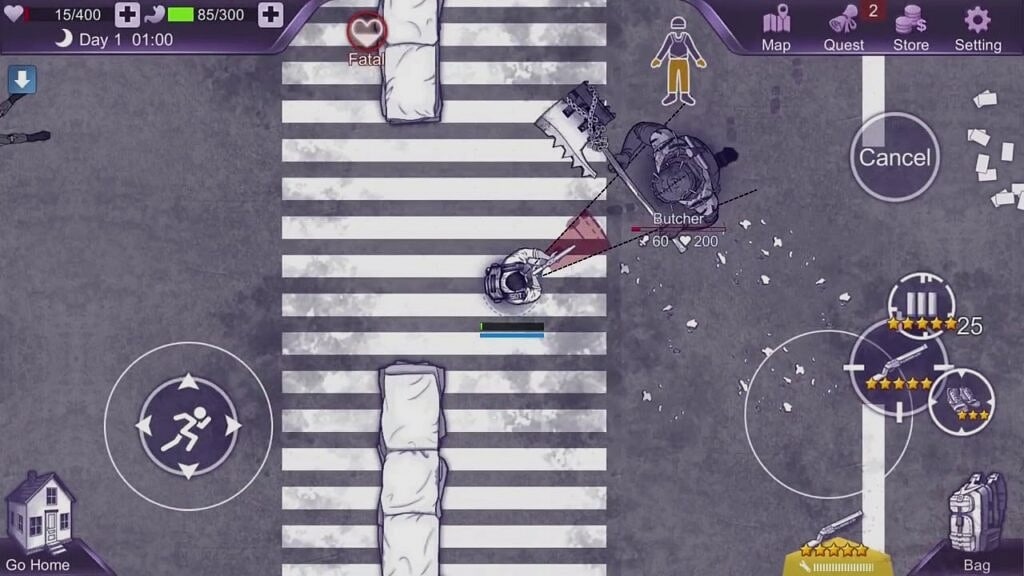1024x576 pixels.
Task: Activate the sneakers sprint skill
Action: (961, 400)
